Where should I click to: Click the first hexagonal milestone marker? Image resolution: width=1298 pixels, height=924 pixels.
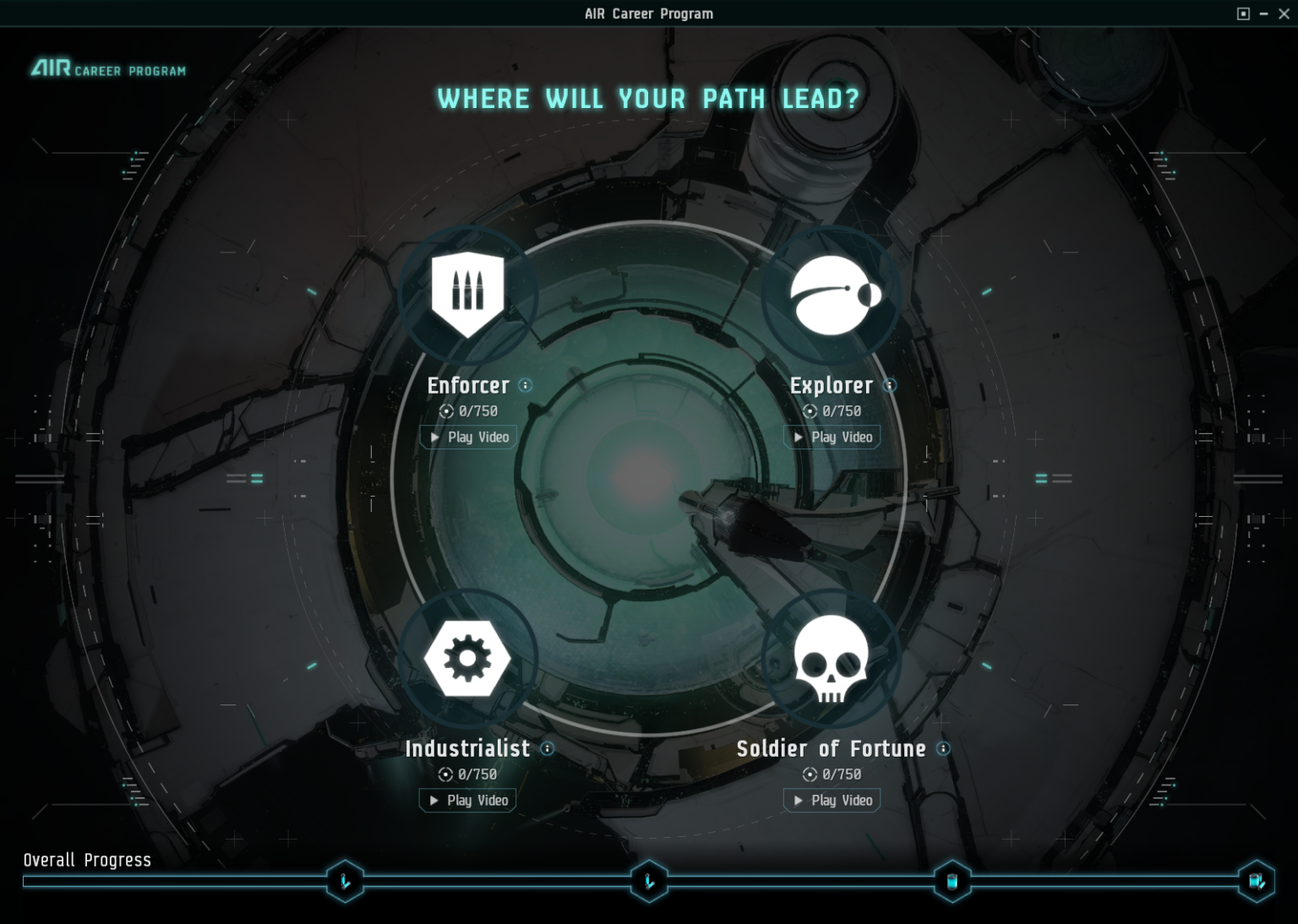point(345,881)
